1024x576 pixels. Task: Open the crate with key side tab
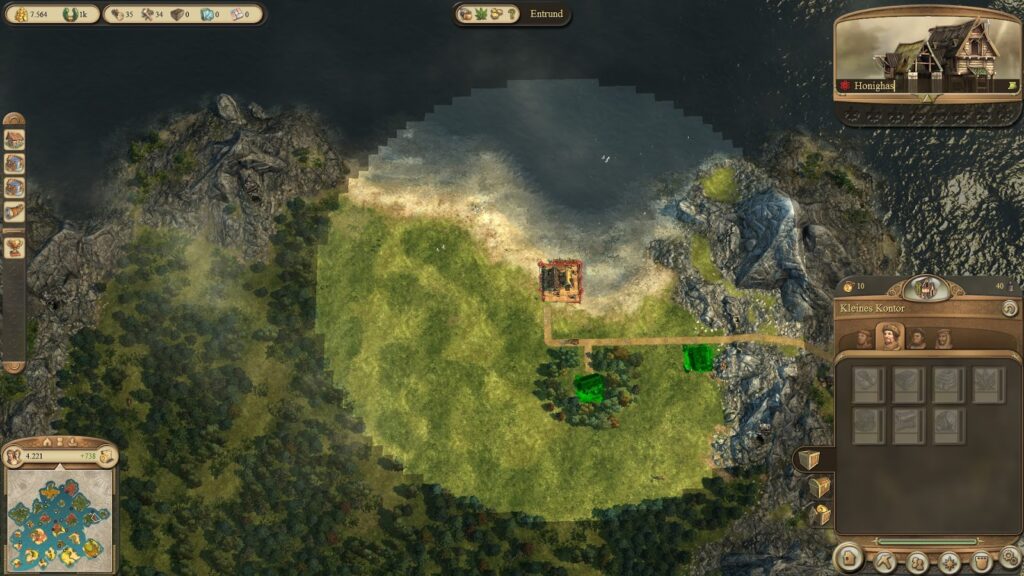tap(820, 515)
